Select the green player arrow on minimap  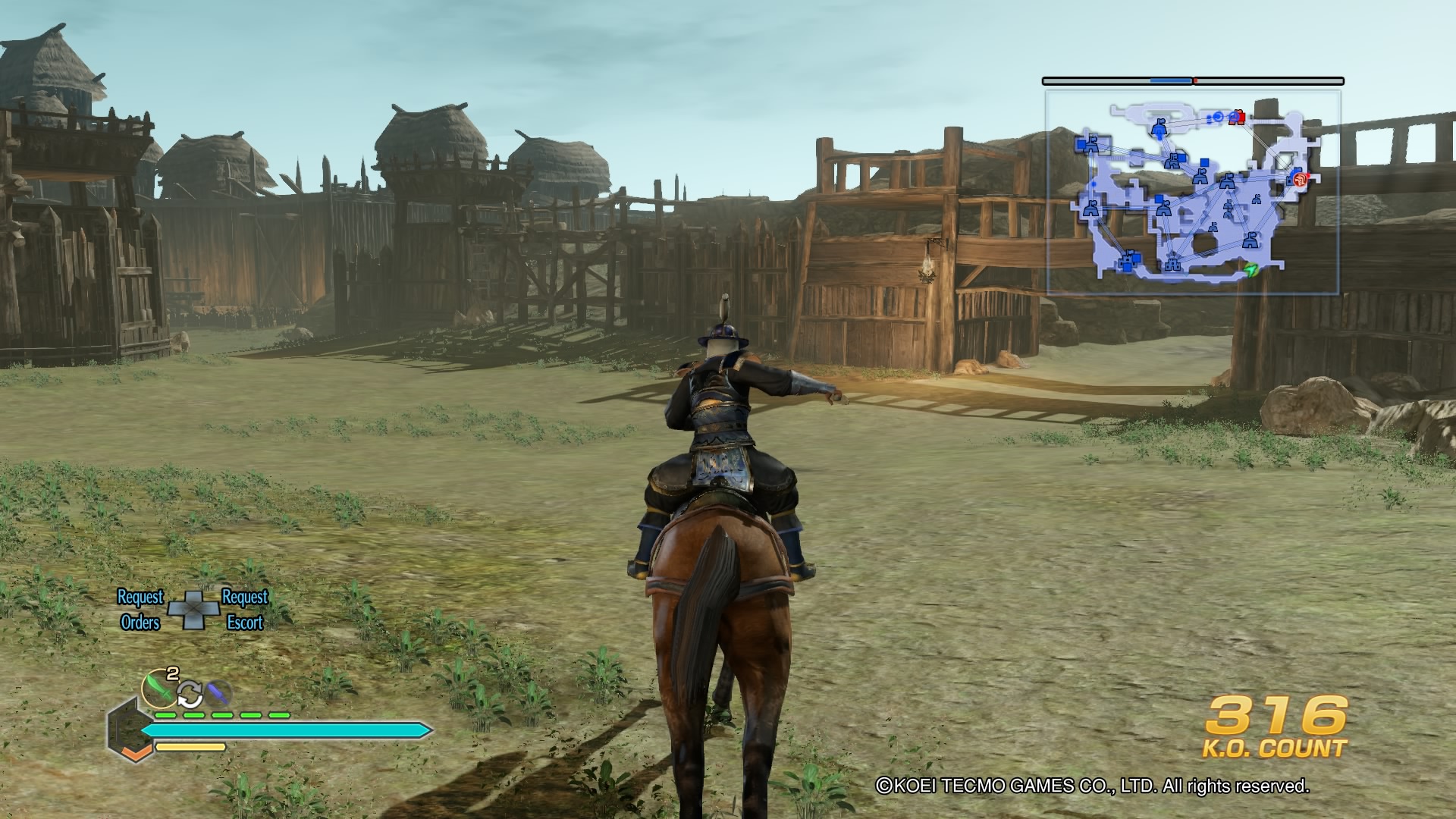[1250, 269]
